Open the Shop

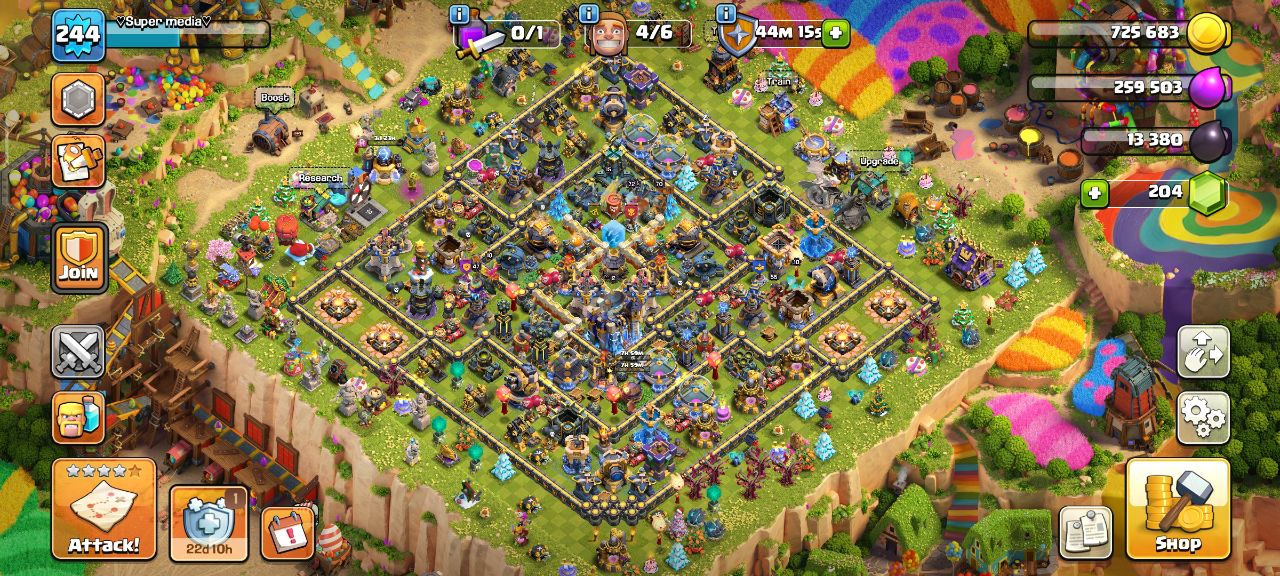(x=1177, y=508)
